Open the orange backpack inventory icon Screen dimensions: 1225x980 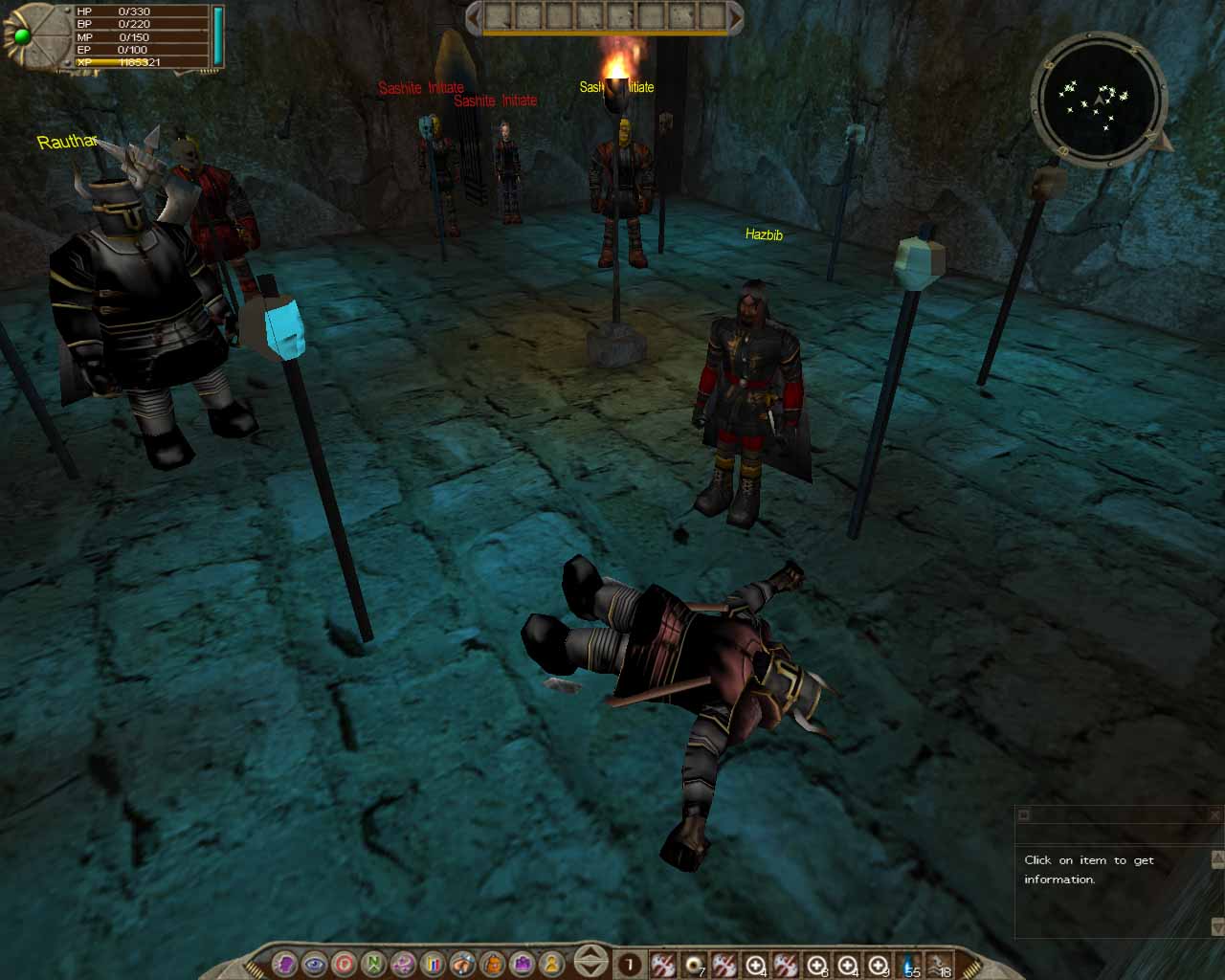click(494, 965)
